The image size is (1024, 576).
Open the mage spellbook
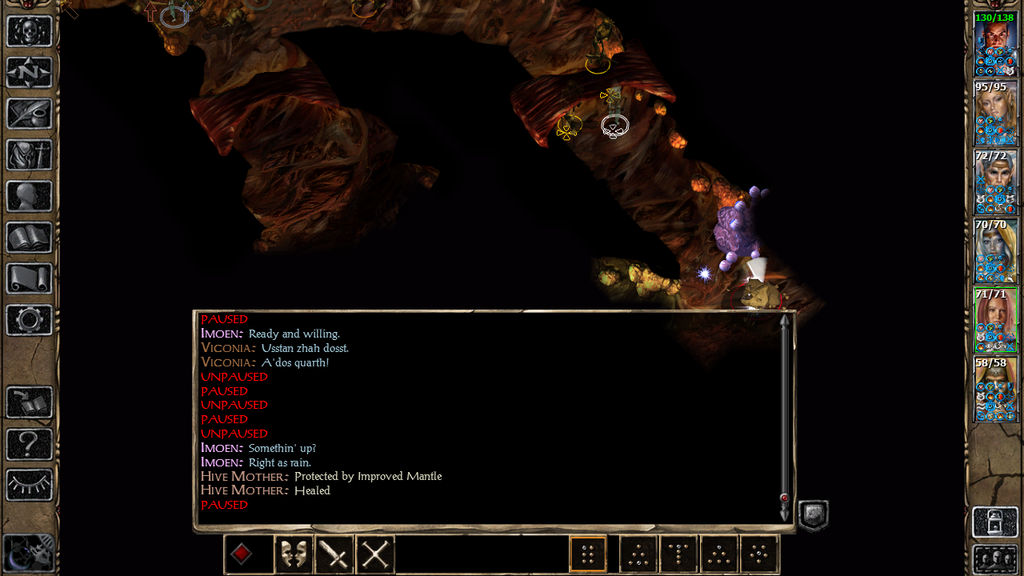[x=29, y=237]
